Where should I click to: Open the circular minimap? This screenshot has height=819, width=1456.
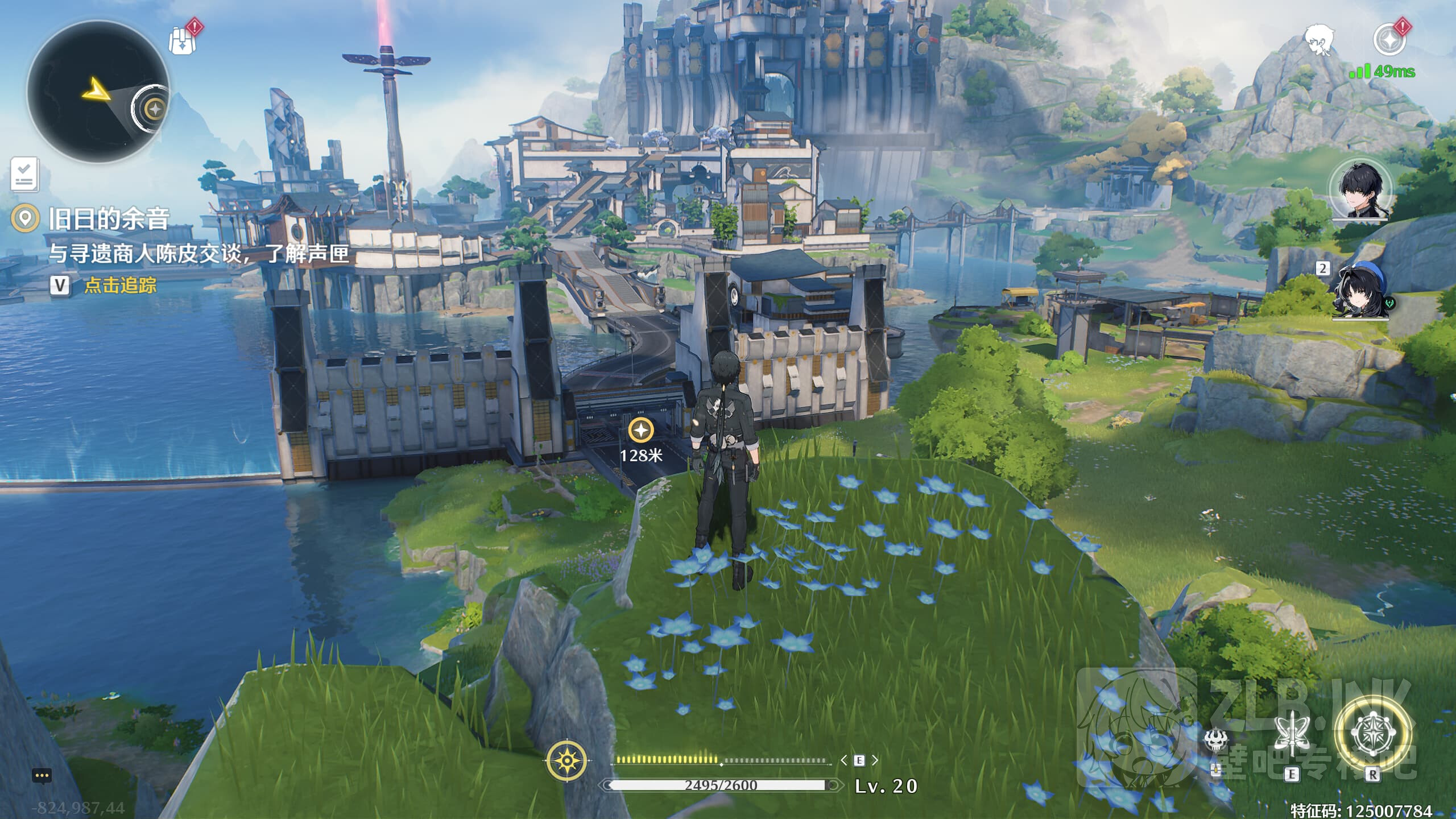pos(98,91)
